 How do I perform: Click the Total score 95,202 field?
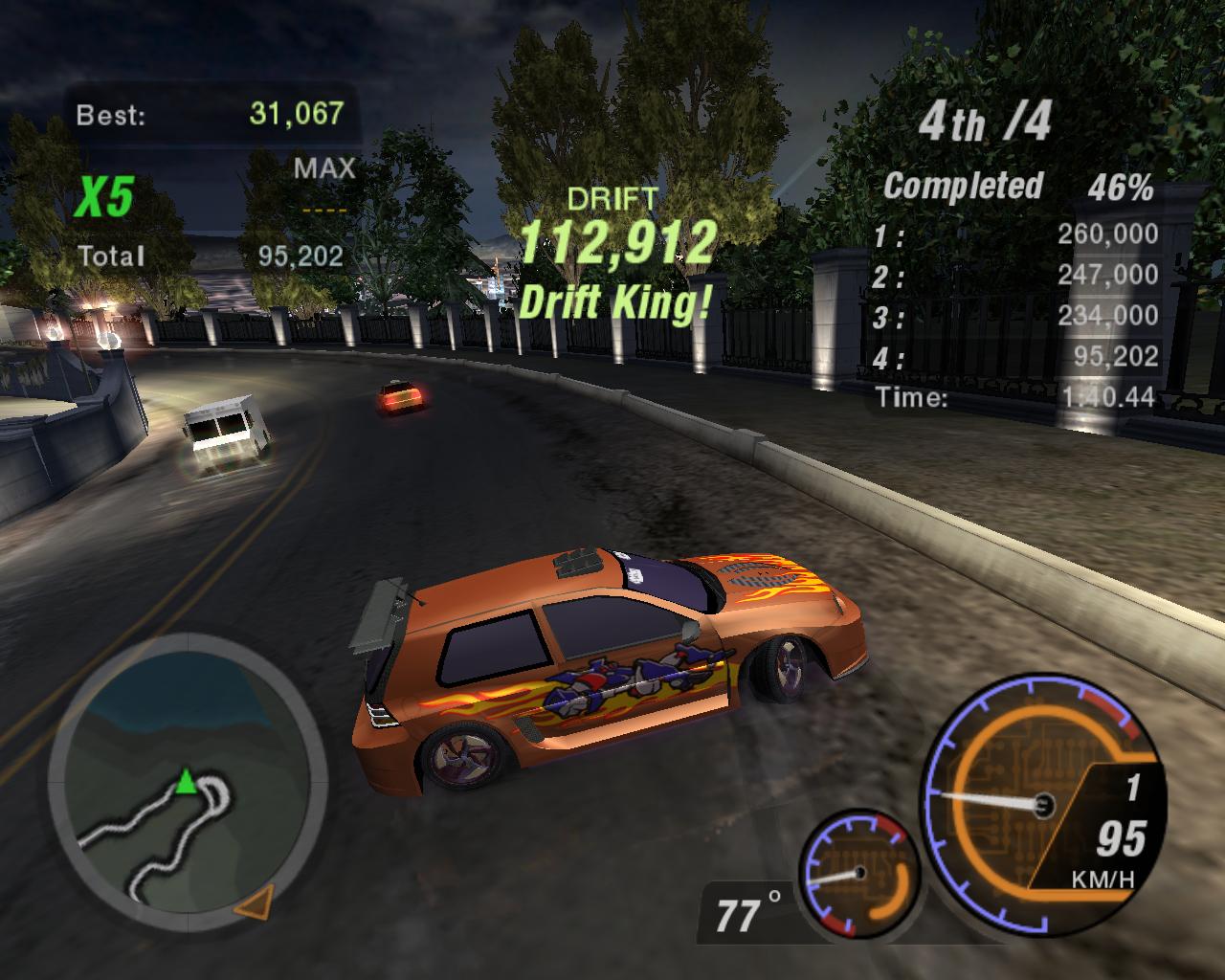point(303,256)
